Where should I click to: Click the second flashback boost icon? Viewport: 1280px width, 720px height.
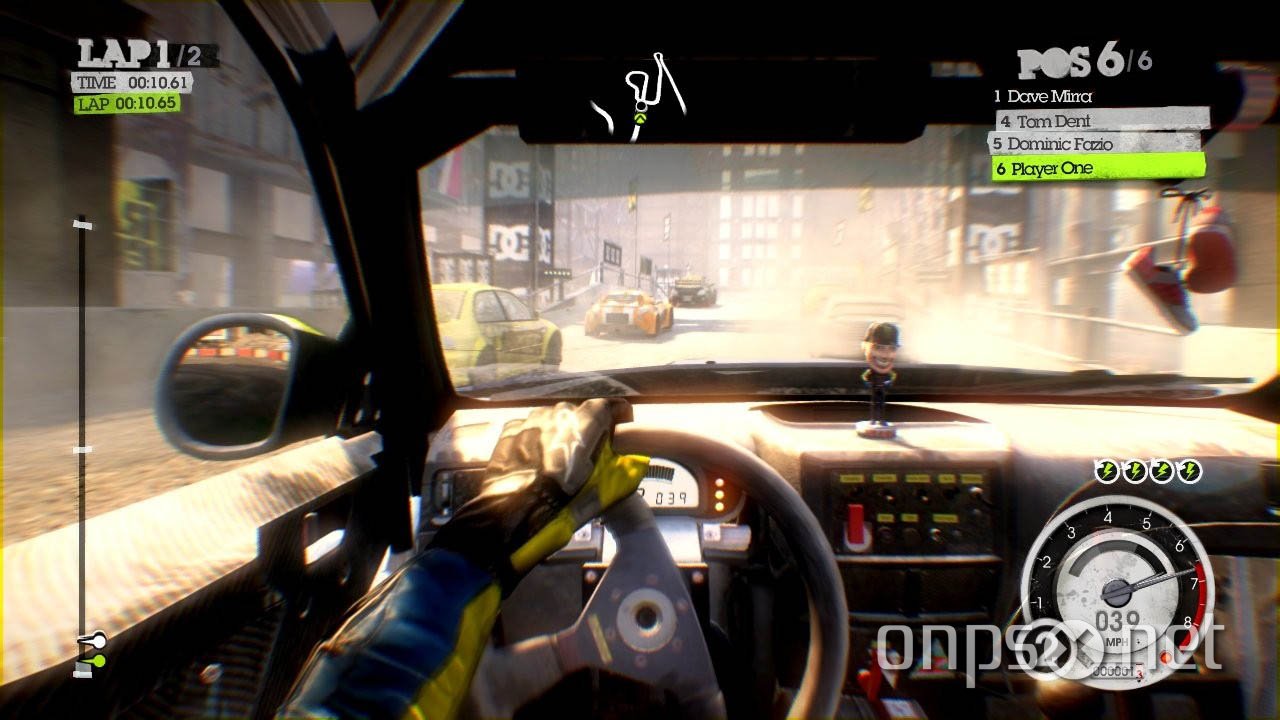point(1136,468)
